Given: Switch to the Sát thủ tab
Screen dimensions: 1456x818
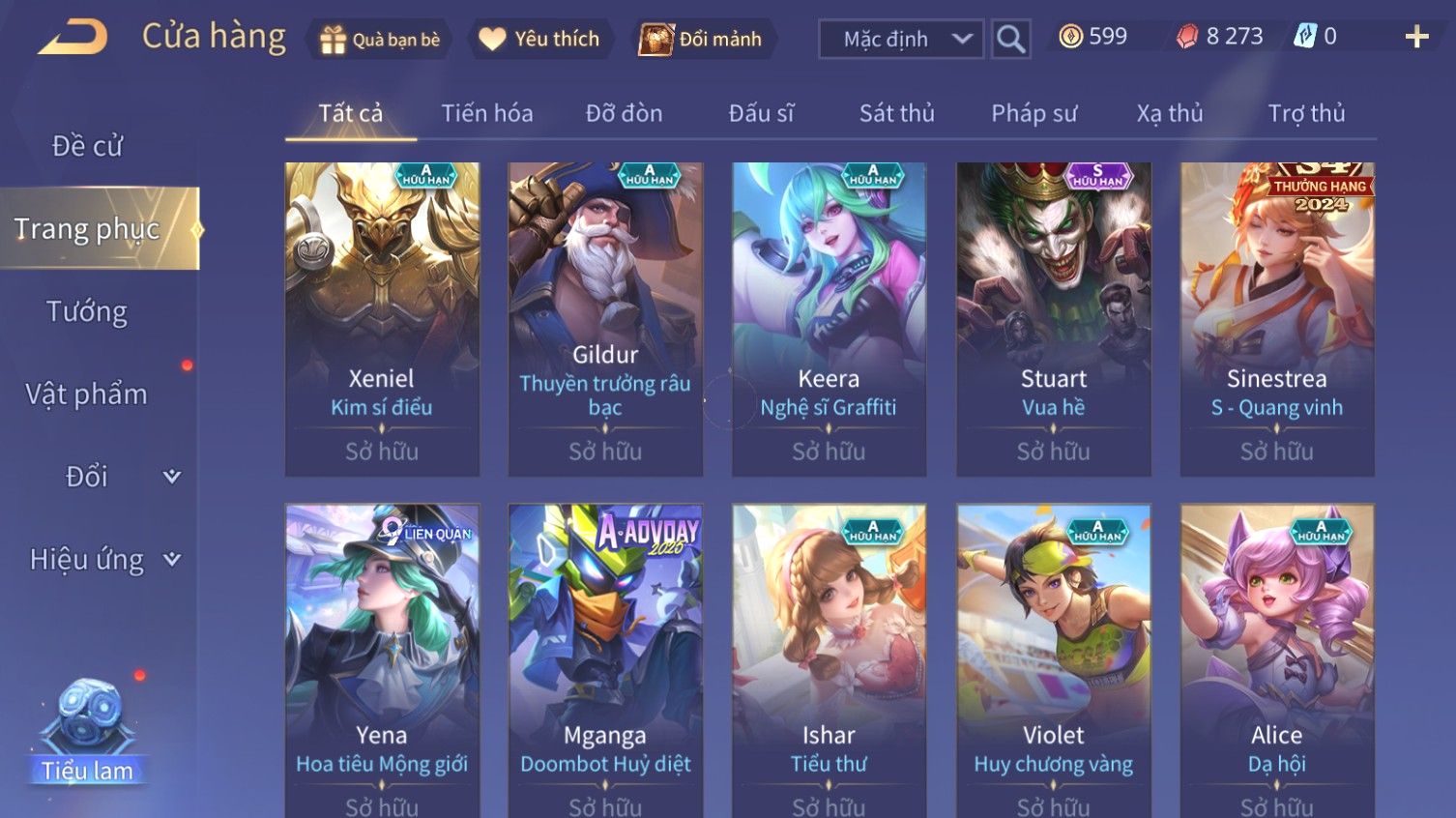Looking at the screenshot, I should point(896,114).
